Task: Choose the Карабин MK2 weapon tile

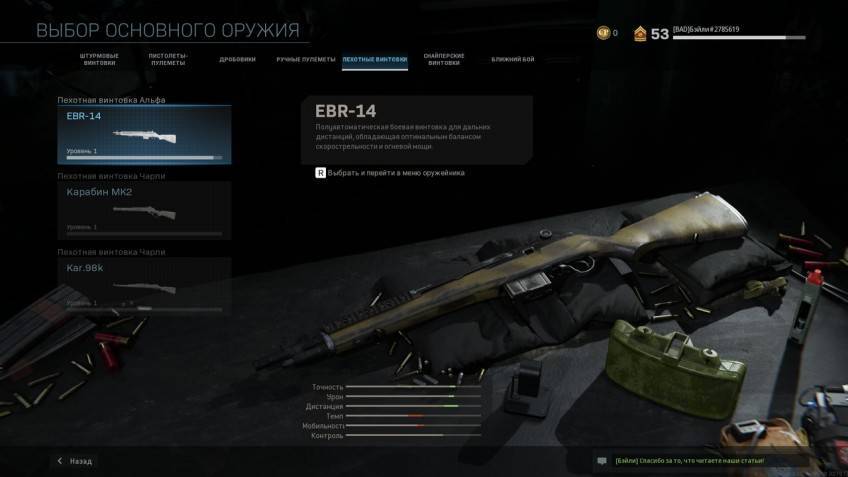Action: click(145, 209)
